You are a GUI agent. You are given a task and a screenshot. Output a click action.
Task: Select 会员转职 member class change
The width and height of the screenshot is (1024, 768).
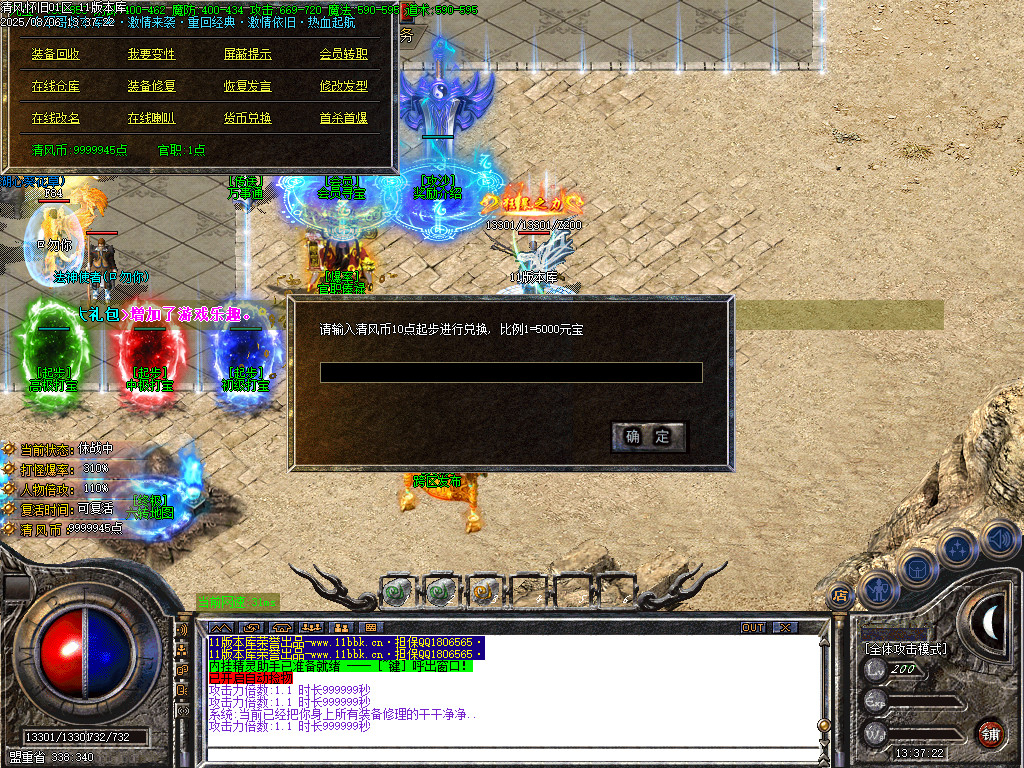pyautogui.click(x=343, y=55)
